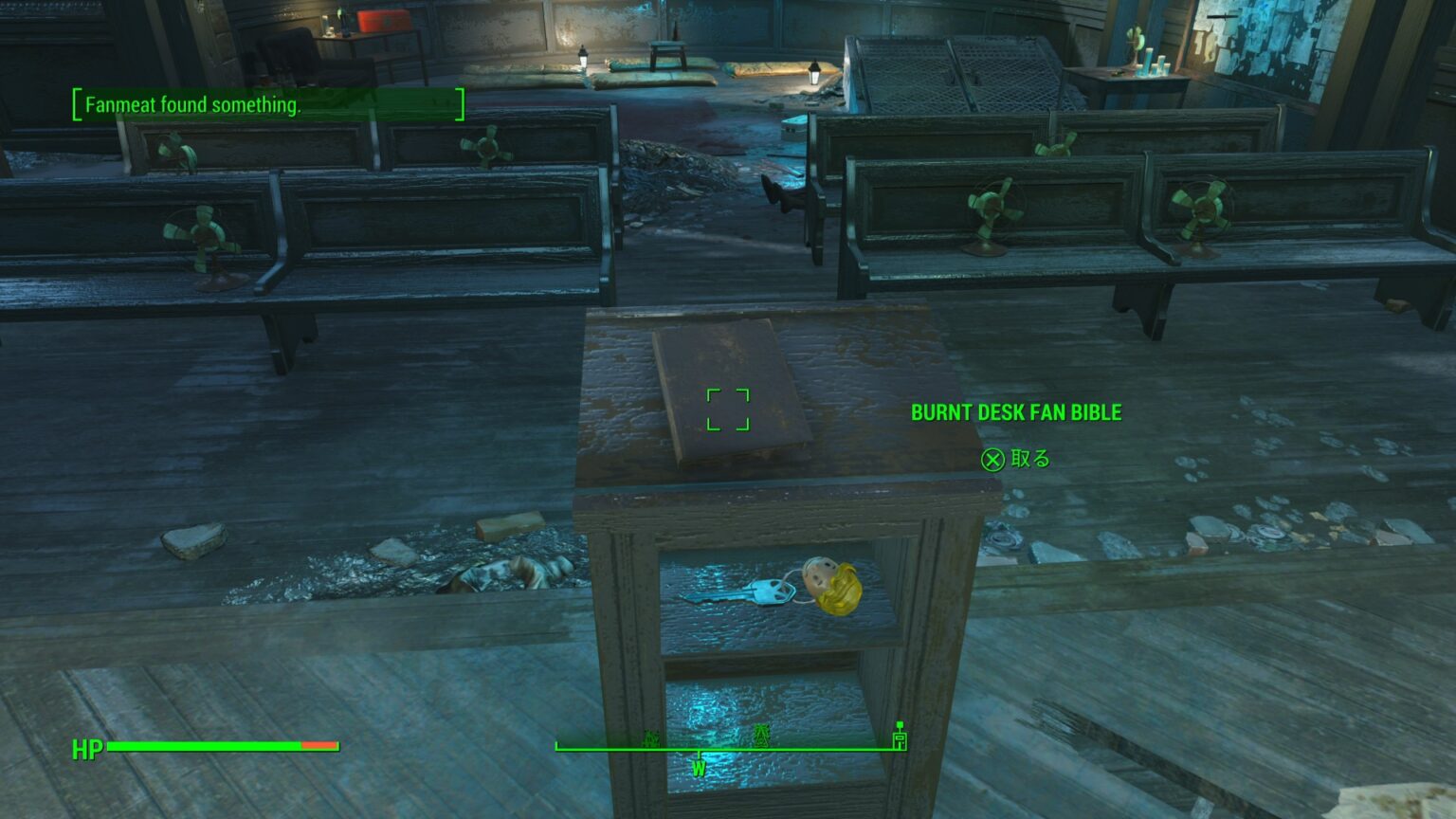Click the red portion of the HP bar
Viewport: 1456px width, 819px height.
tap(318, 747)
